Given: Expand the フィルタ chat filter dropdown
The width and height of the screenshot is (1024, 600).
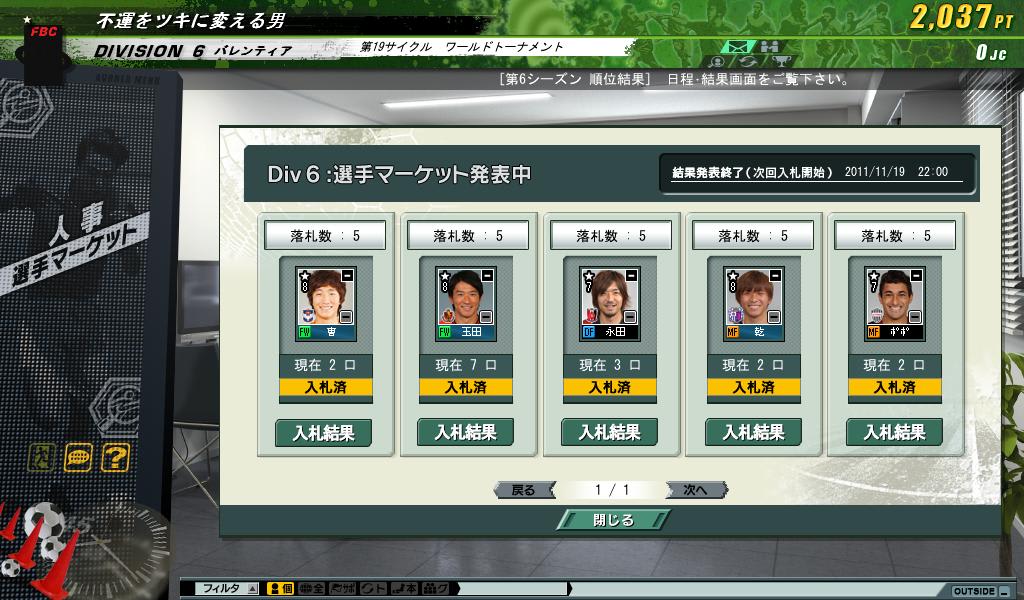Looking at the screenshot, I should tap(253, 589).
